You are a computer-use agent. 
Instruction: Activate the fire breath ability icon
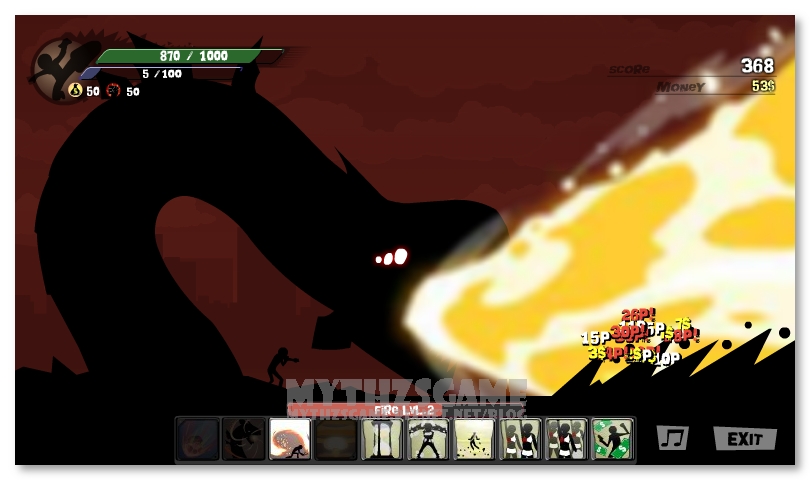click(290, 438)
